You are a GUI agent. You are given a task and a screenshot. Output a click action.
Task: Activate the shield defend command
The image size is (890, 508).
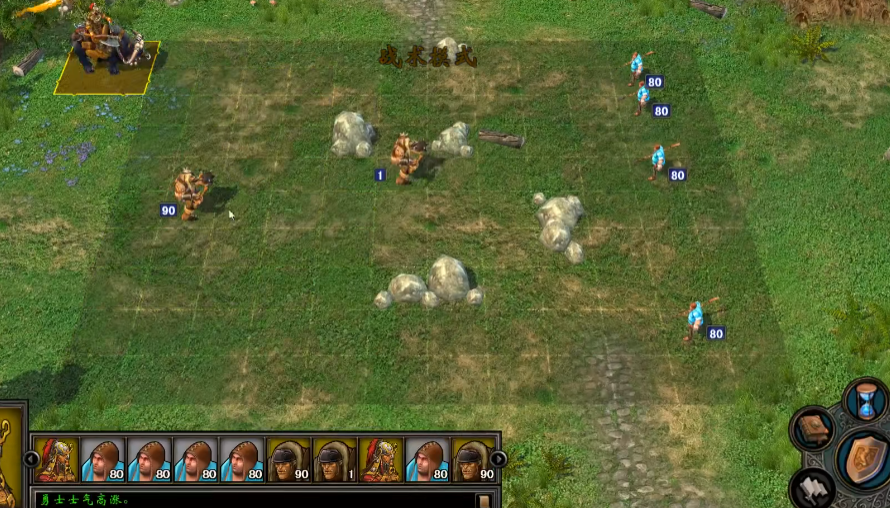tap(864, 459)
